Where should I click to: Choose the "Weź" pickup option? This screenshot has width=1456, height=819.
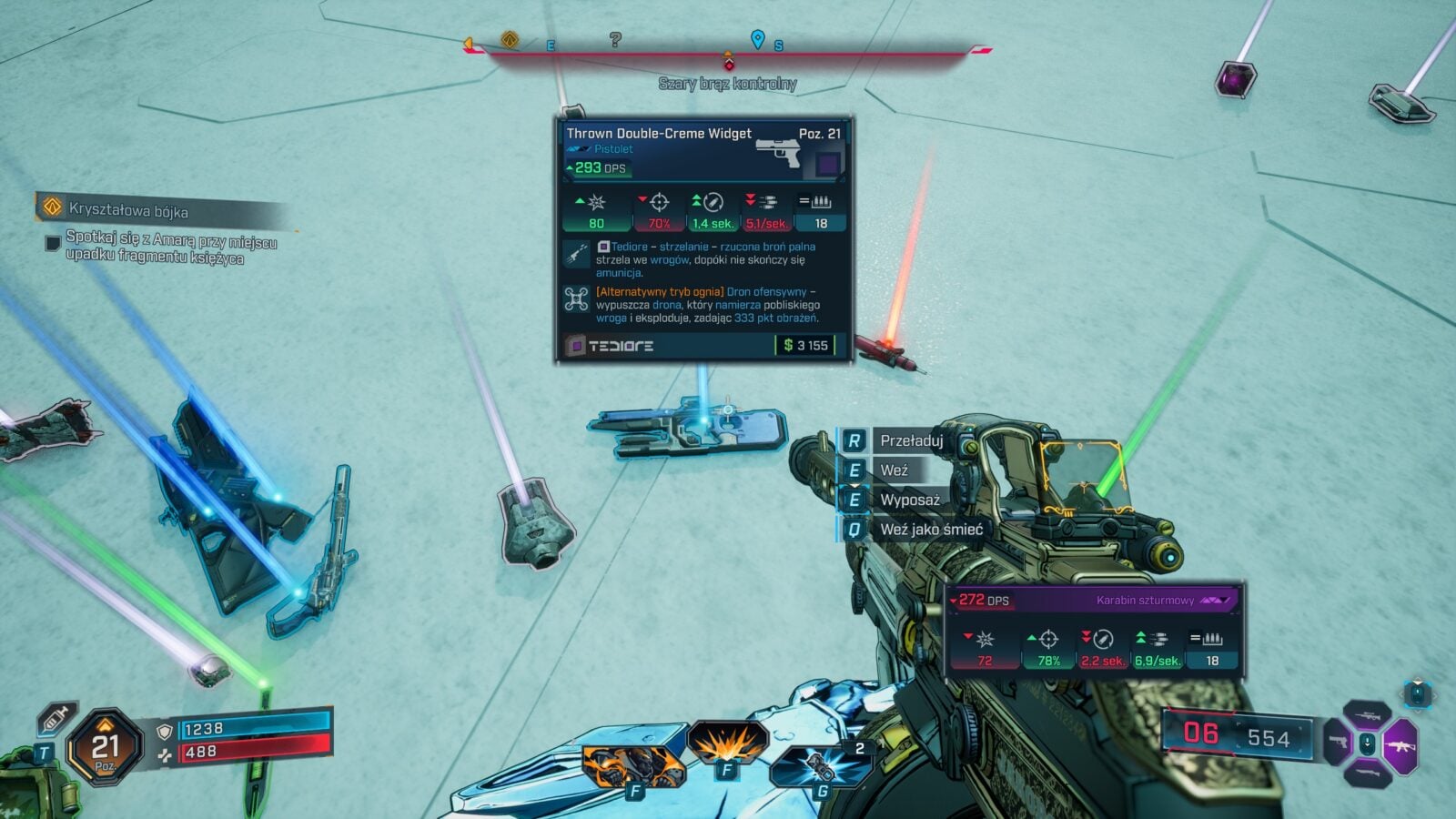pyautogui.click(x=894, y=470)
